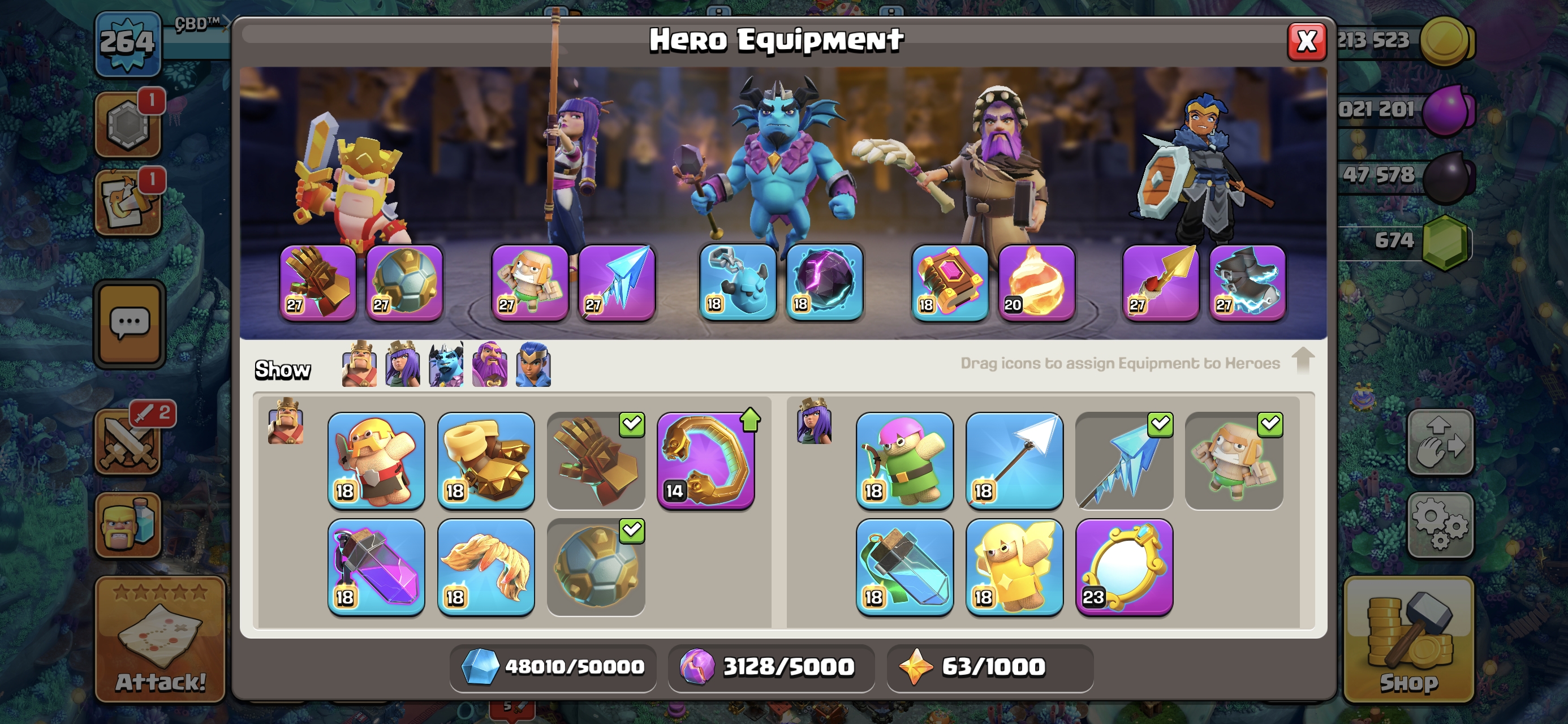Click the equipped Dark Orb slot
1568x724 pixels.
click(x=824, y=283)
